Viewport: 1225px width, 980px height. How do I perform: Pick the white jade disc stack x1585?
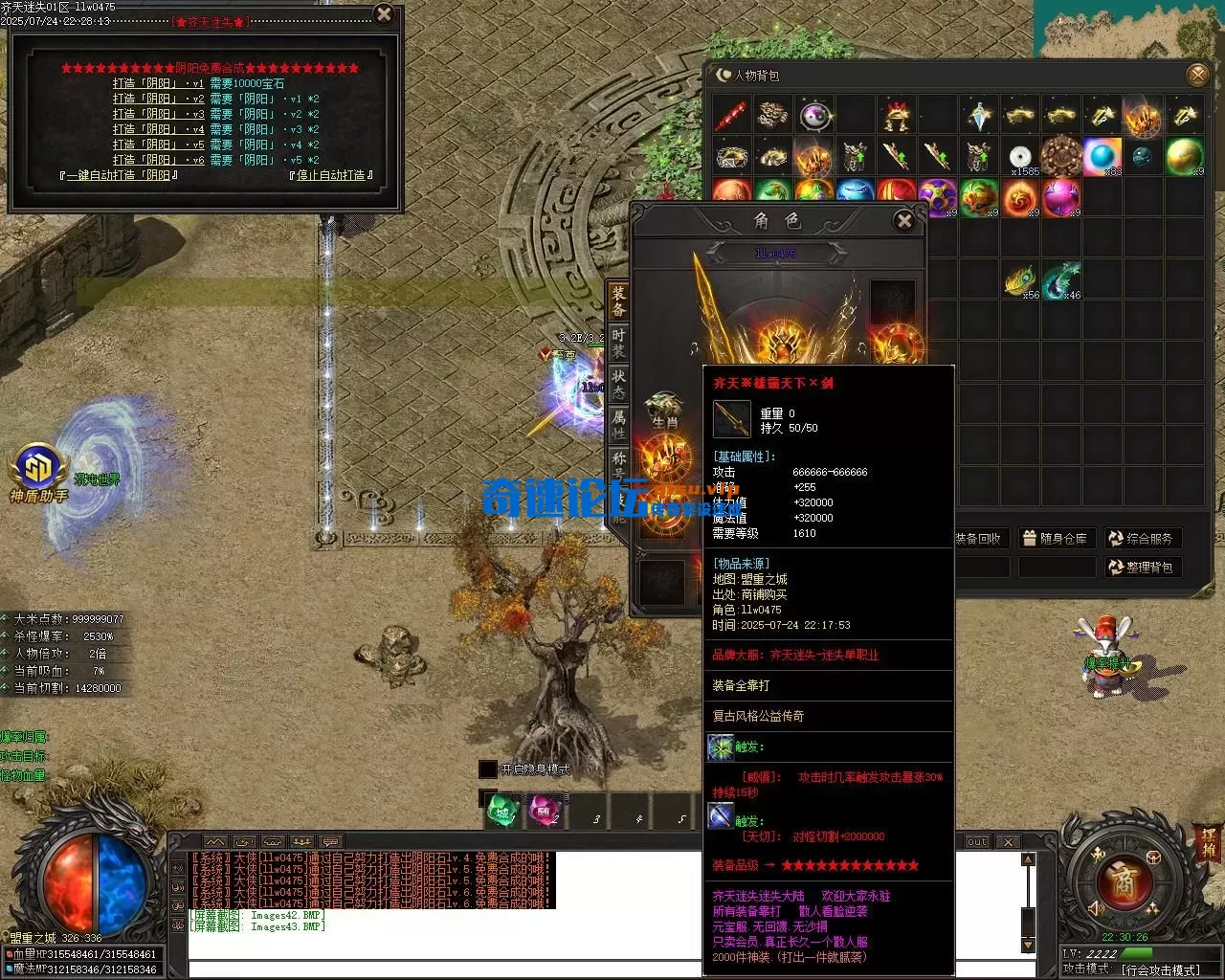[1020, 156]
